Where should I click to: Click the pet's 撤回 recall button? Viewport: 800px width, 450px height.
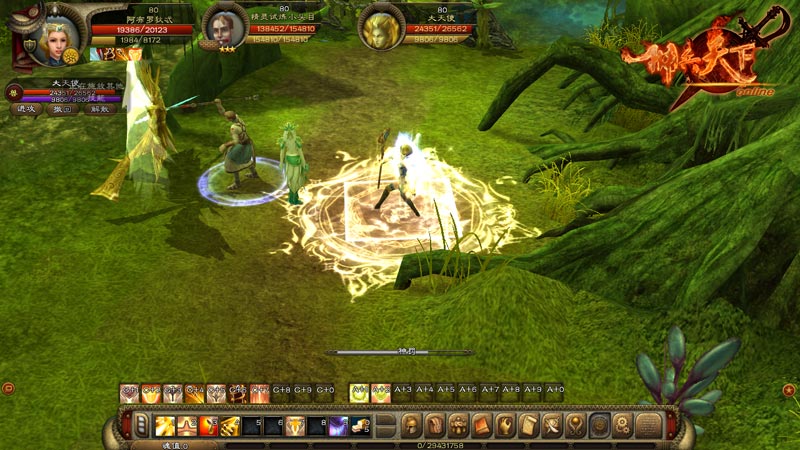coord(61,109)
